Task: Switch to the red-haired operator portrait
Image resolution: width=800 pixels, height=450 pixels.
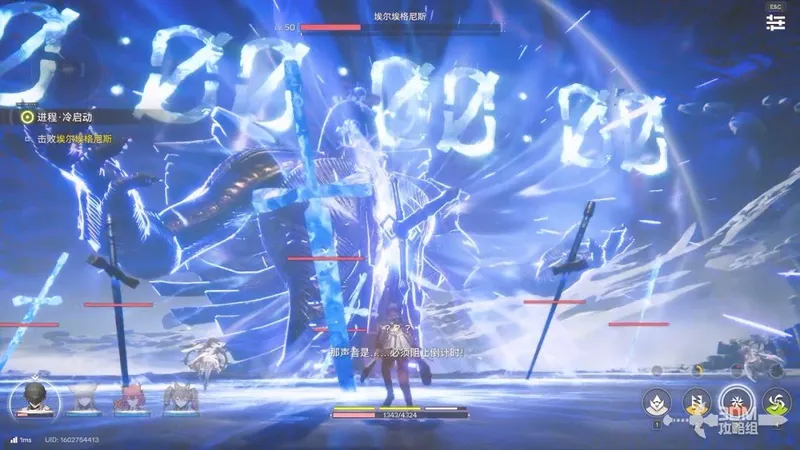Action: pos(130,399)
